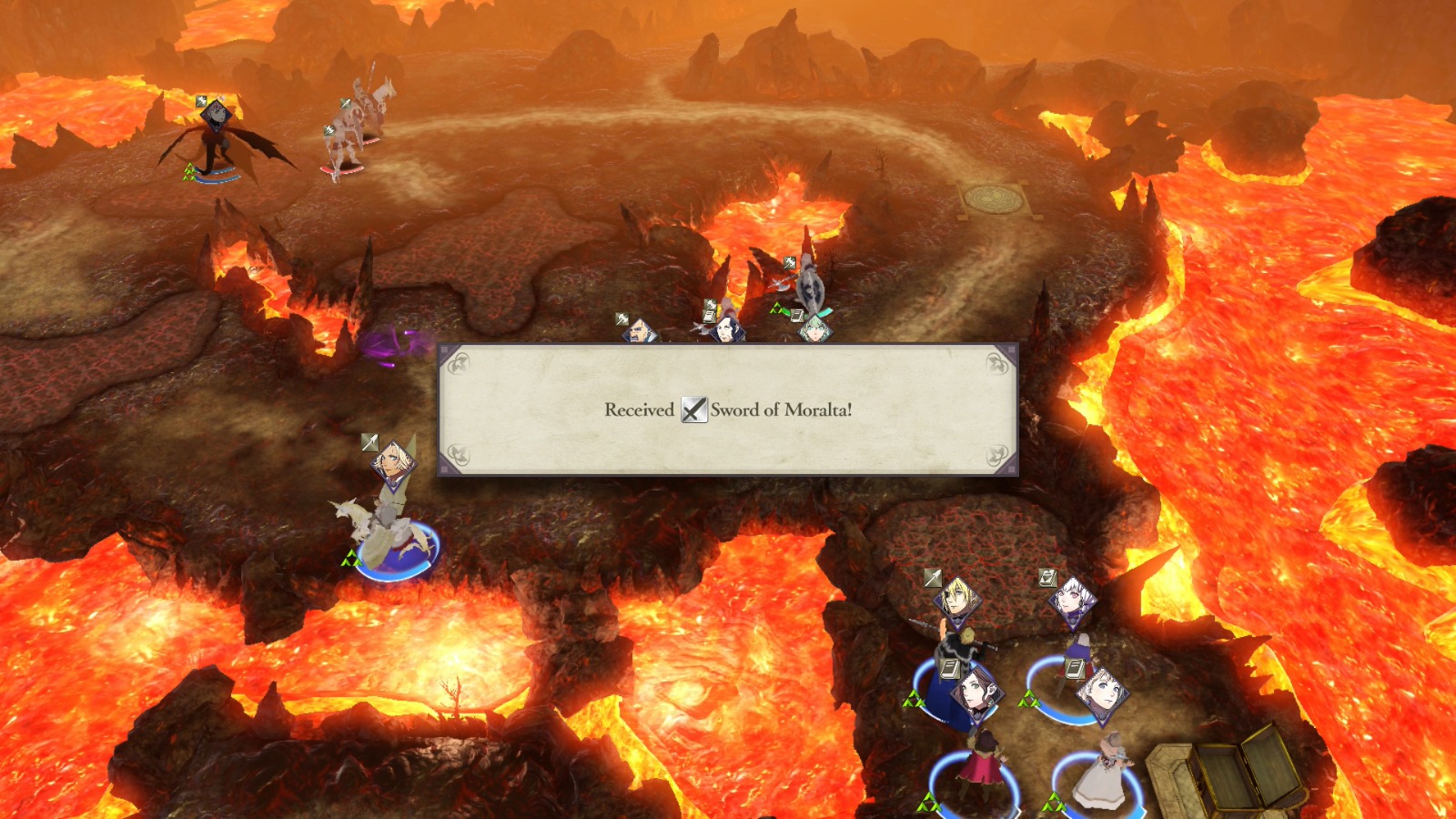Screen dimensions: 1456x819
Task: Click the tome icon beside Dorothea's portrait
Action: coord(950,667)
